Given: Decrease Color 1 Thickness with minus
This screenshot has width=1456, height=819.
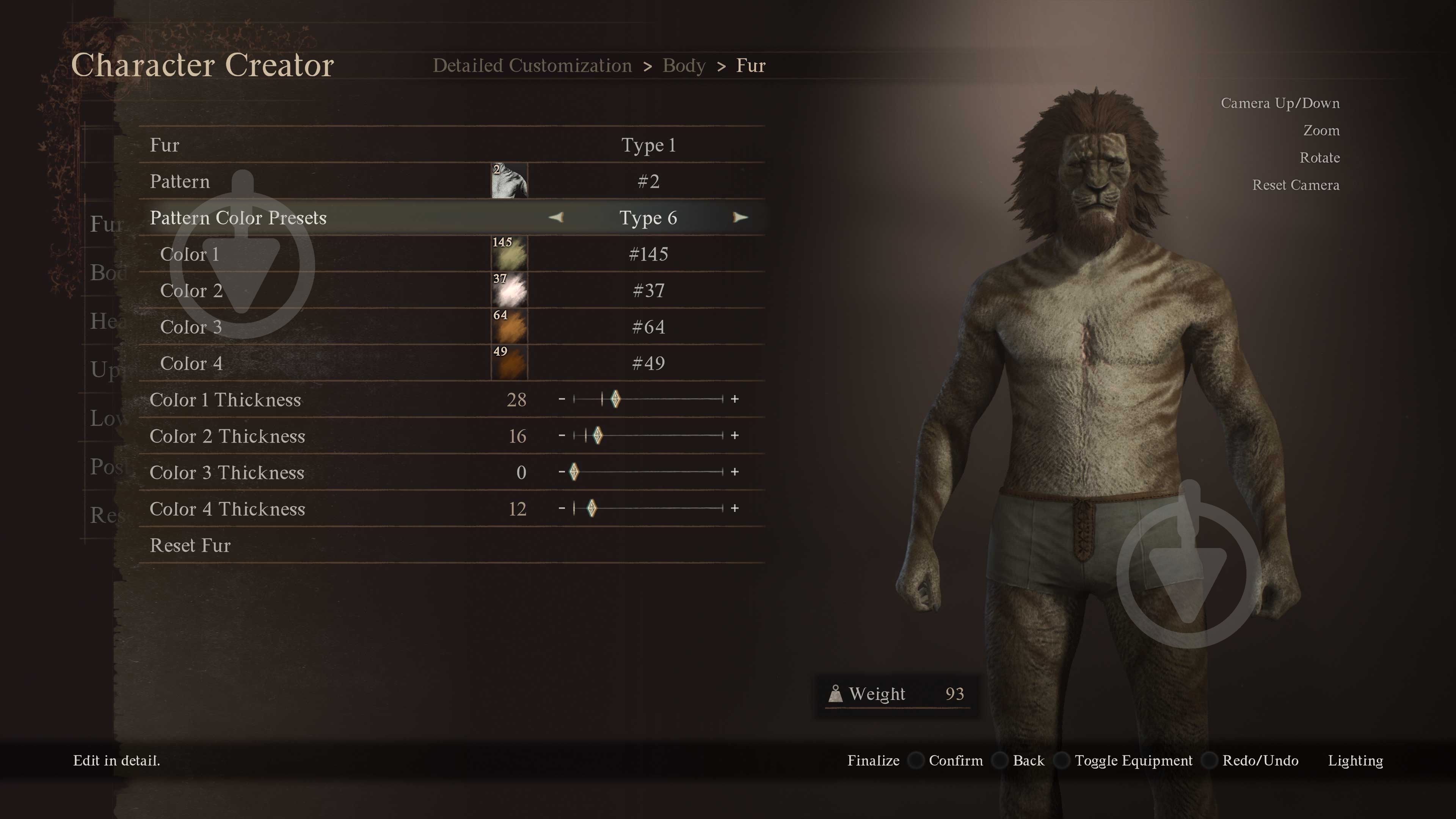Looking at the screenshot, I should [x=561, y=399].
